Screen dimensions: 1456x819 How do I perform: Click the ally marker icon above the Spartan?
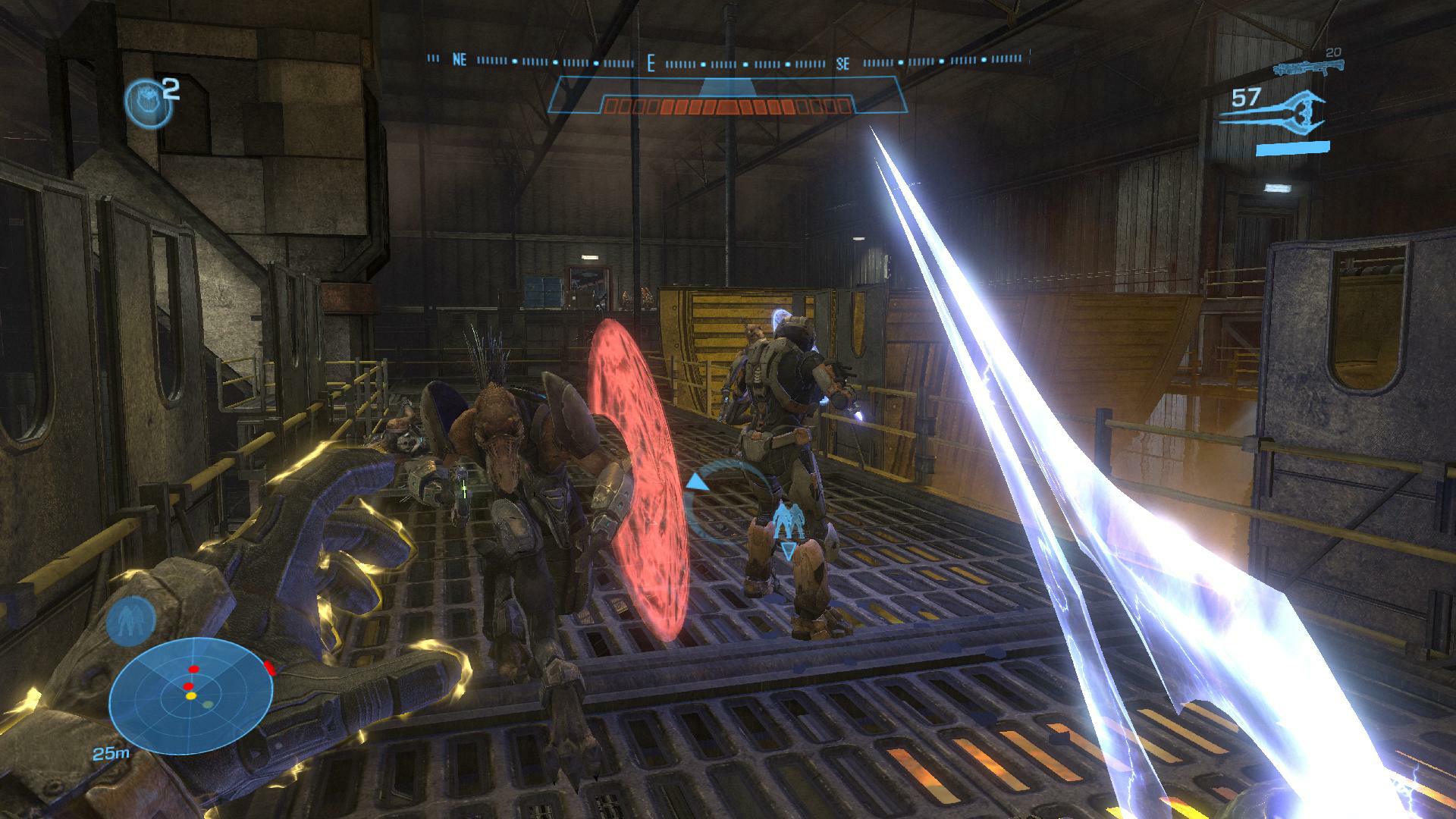coord(789,522)
